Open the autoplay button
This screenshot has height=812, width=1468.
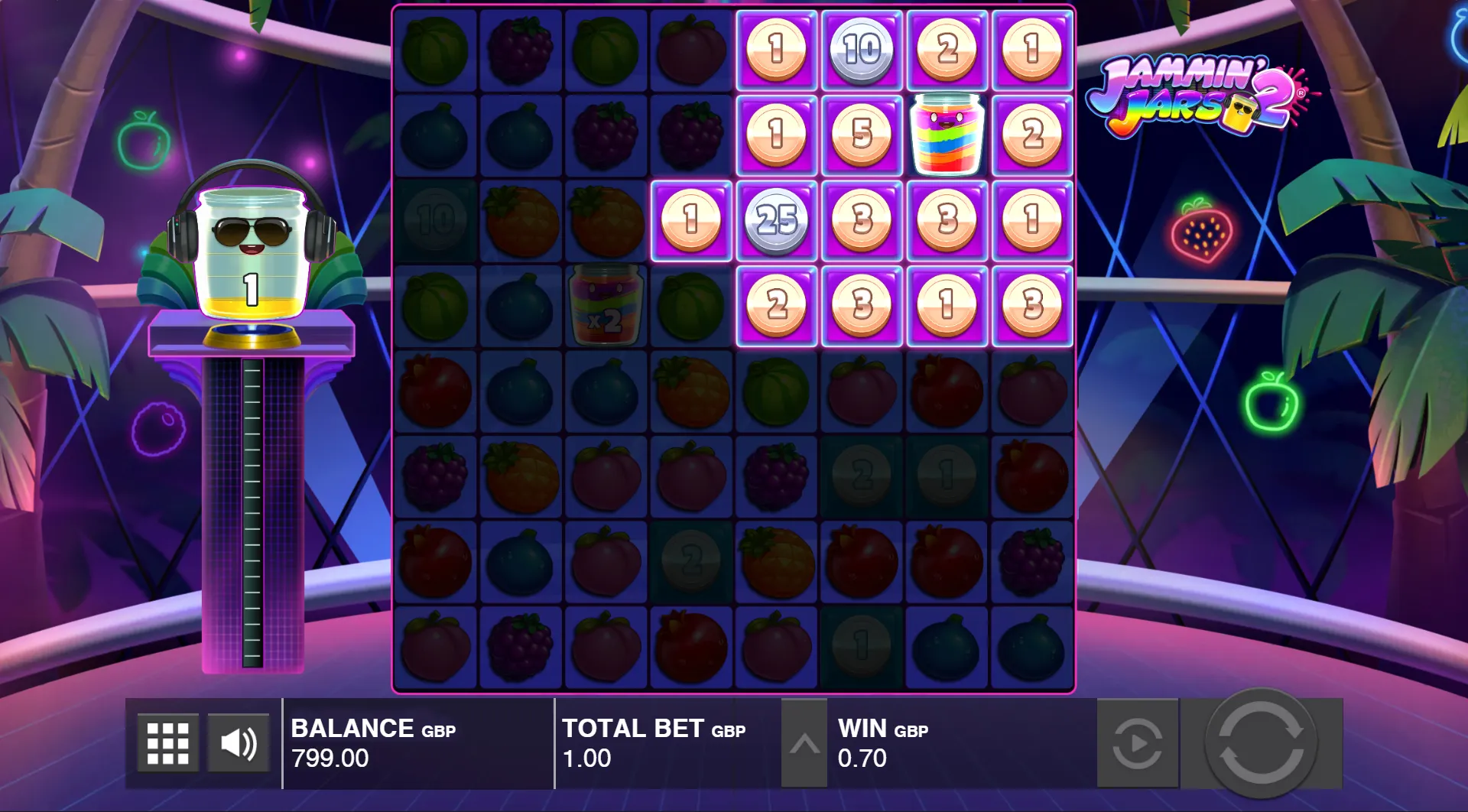1137,743
